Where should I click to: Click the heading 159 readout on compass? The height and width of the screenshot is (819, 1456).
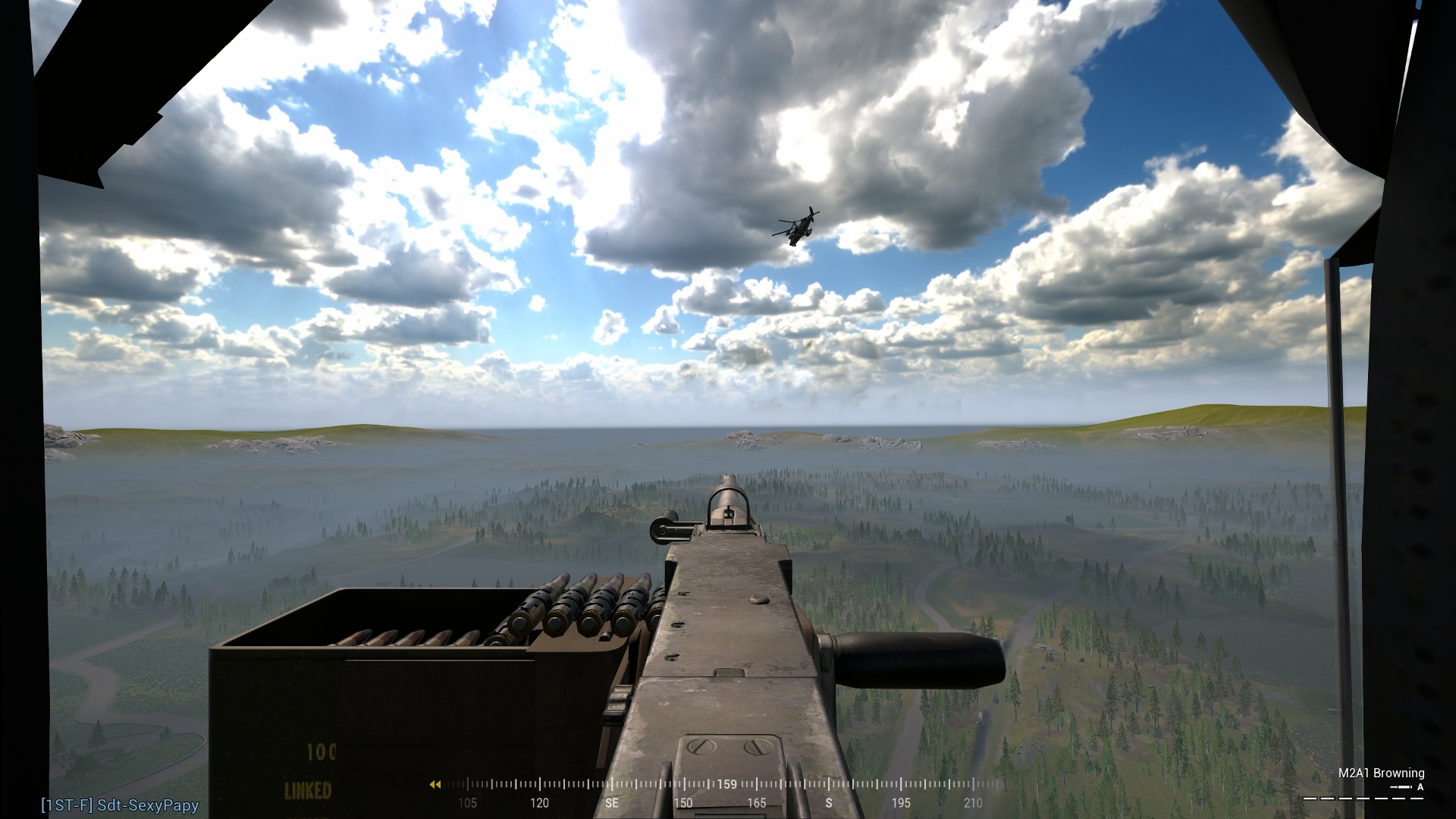[726, 784]
